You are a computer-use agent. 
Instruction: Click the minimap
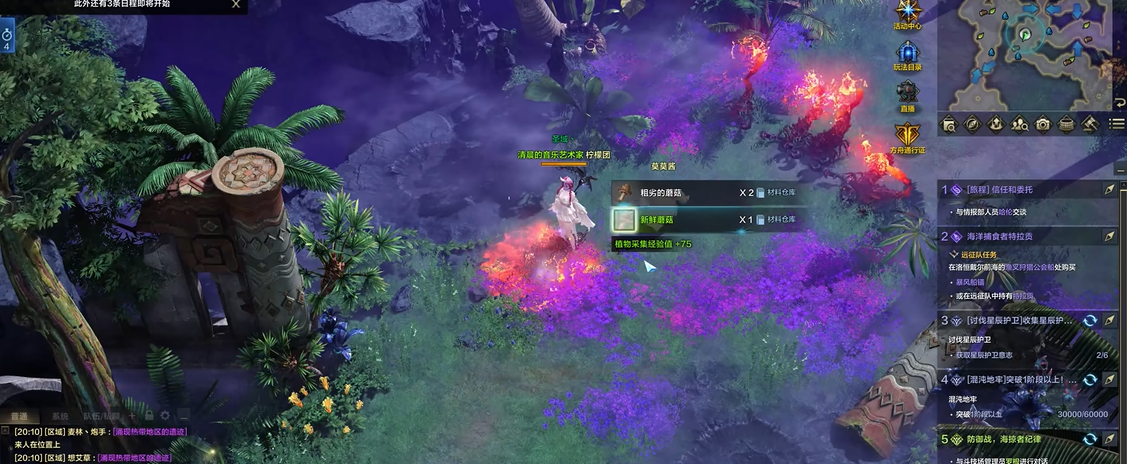pyautogui.click(x=1030, y=52)
